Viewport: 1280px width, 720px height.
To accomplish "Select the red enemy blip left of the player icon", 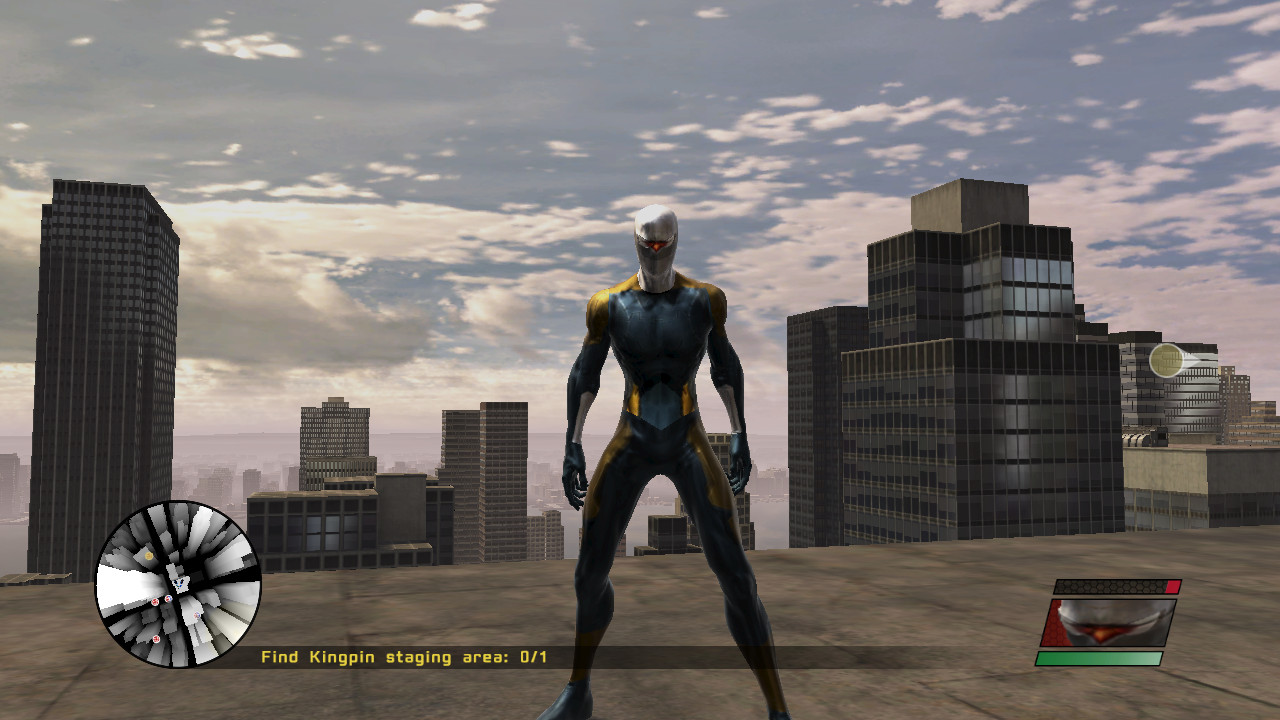I will pos(156,602).
